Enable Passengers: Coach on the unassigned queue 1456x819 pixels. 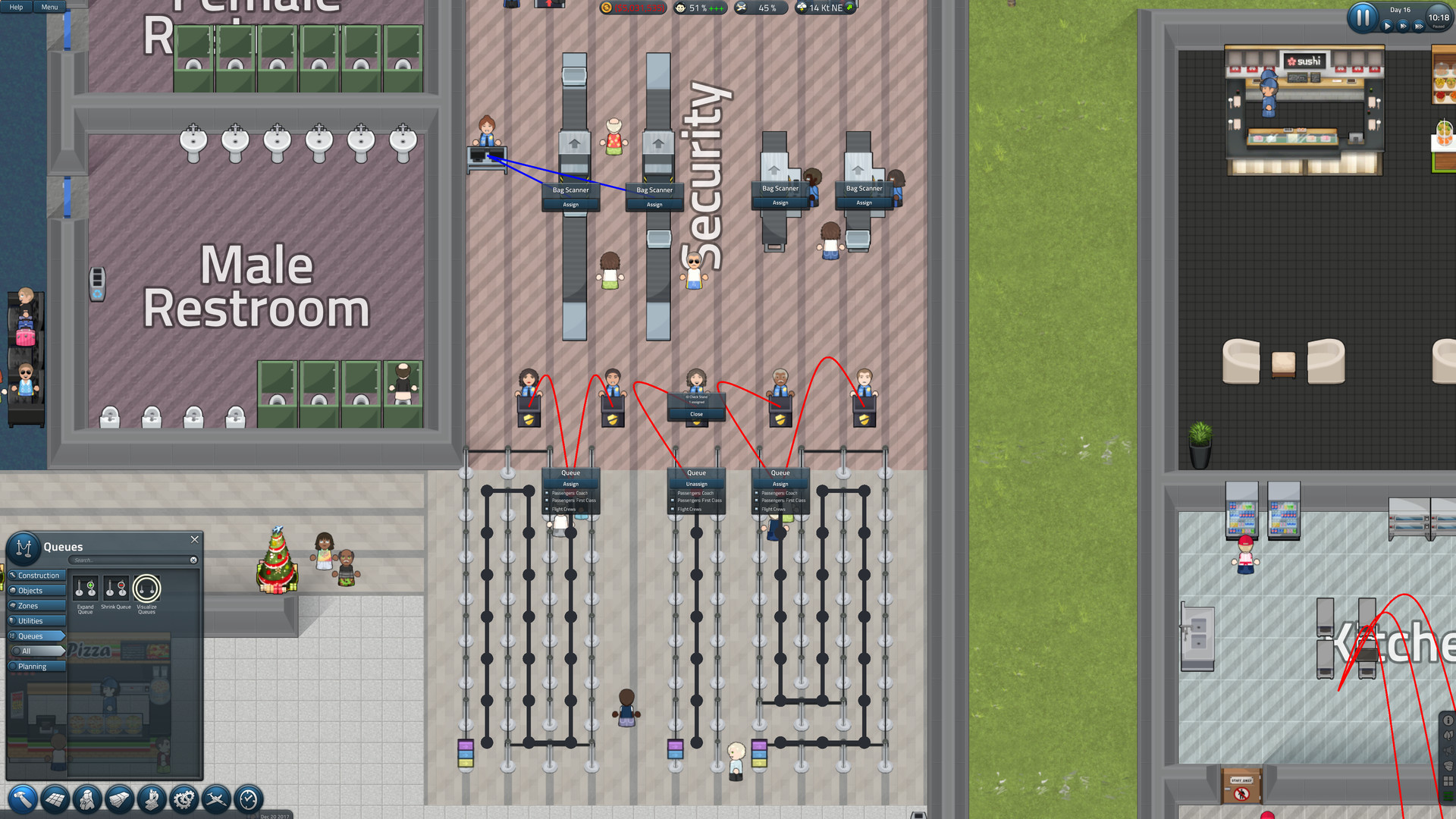tap(672, 493)
